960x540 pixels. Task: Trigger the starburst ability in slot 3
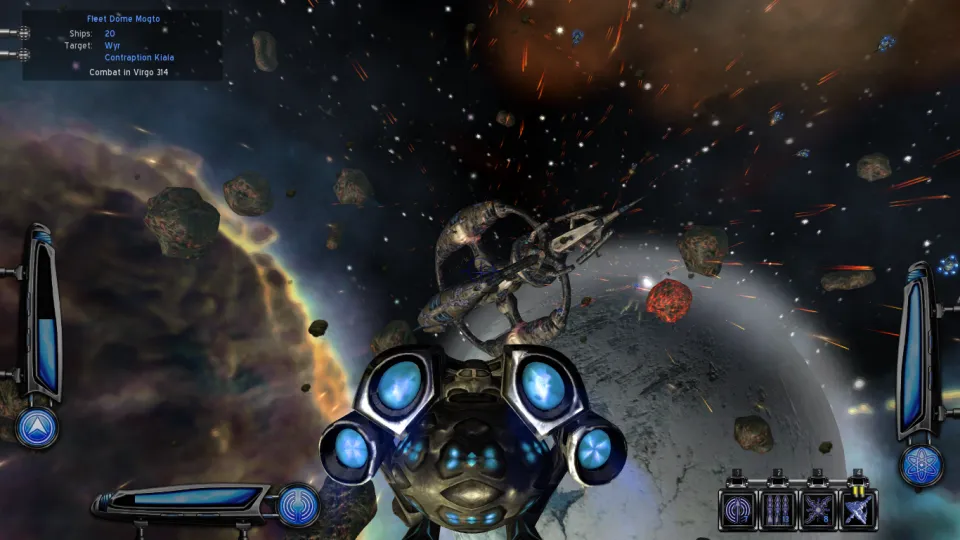point(818,508)
